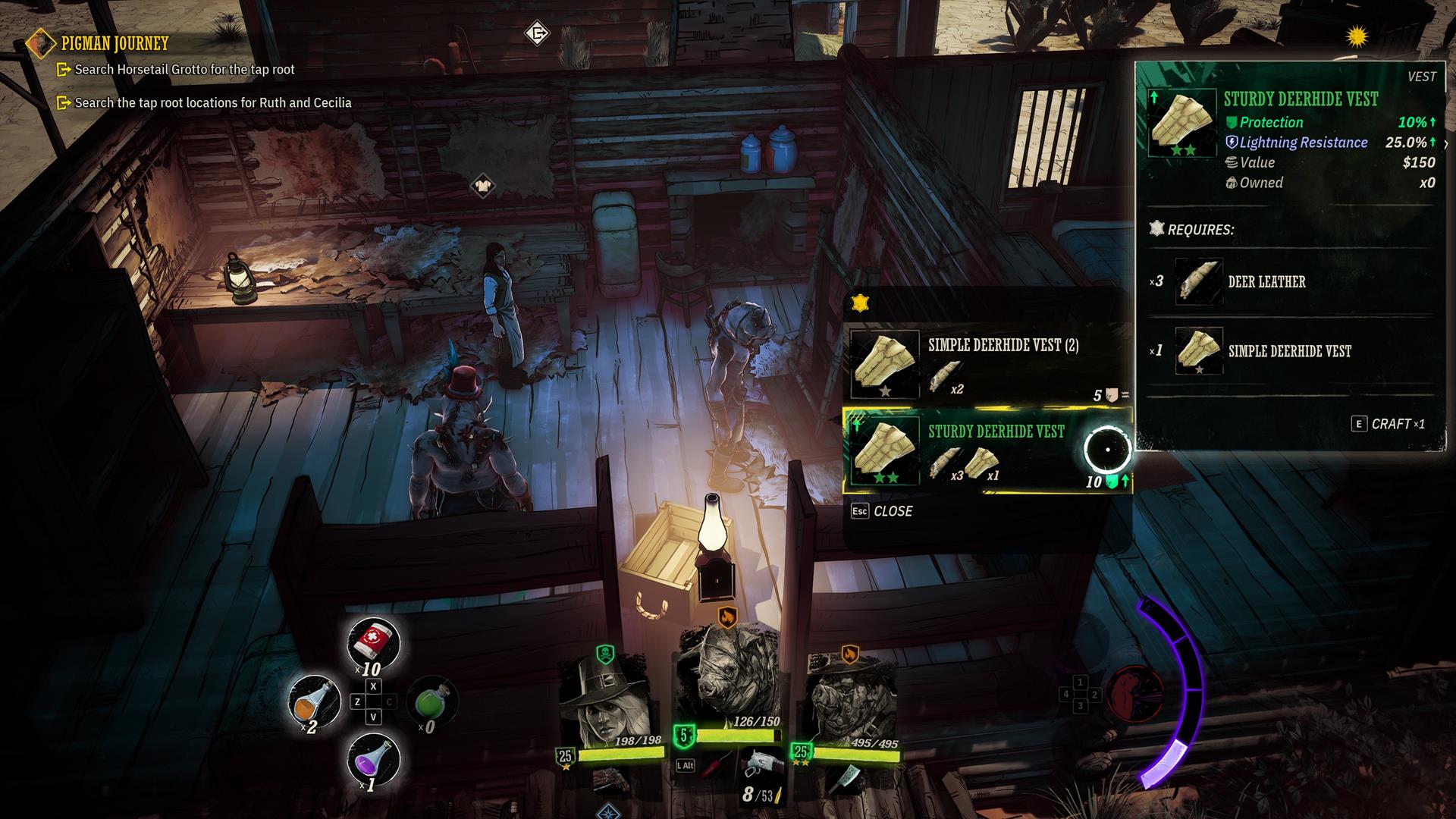The height and width of the screenshot is (819, 1456).
Task: Use the bandage healing item
Action: [x=373, y=643]
